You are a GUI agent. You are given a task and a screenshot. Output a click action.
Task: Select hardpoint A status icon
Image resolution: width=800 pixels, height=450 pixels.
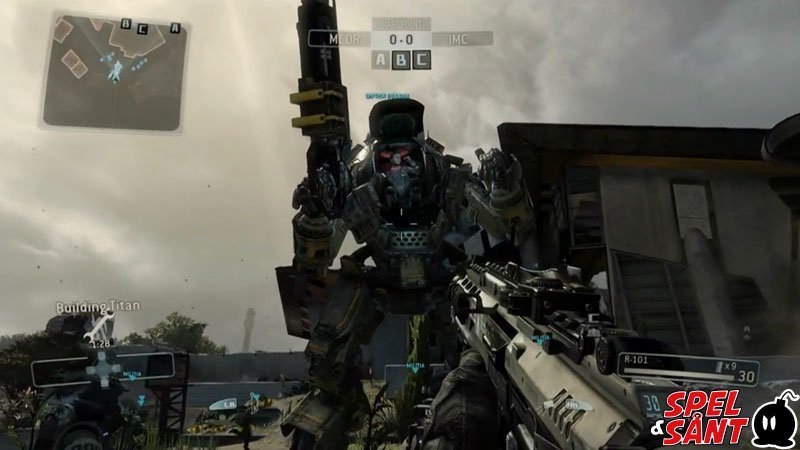(x=381, y=59)
